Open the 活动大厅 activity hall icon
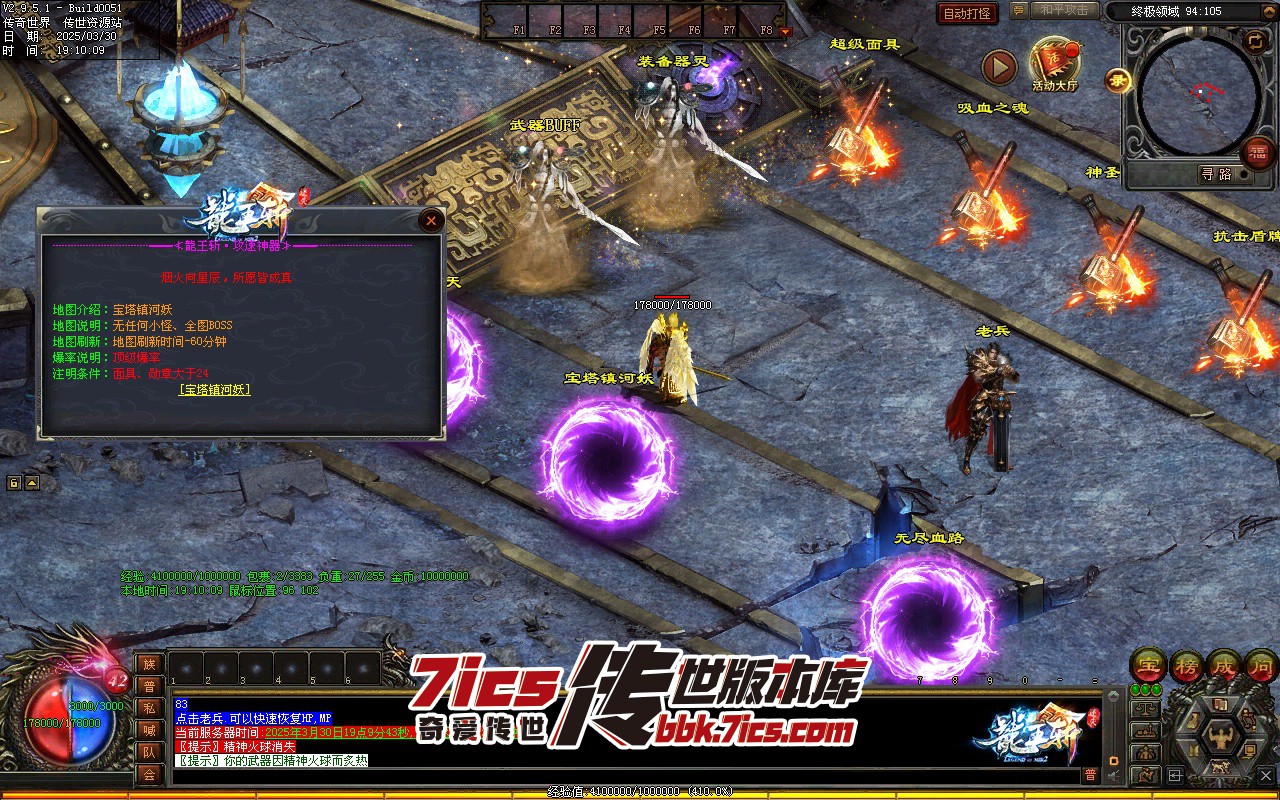Image resolution: width=1280 pixels, height=800 pixels. point(1054,63)
